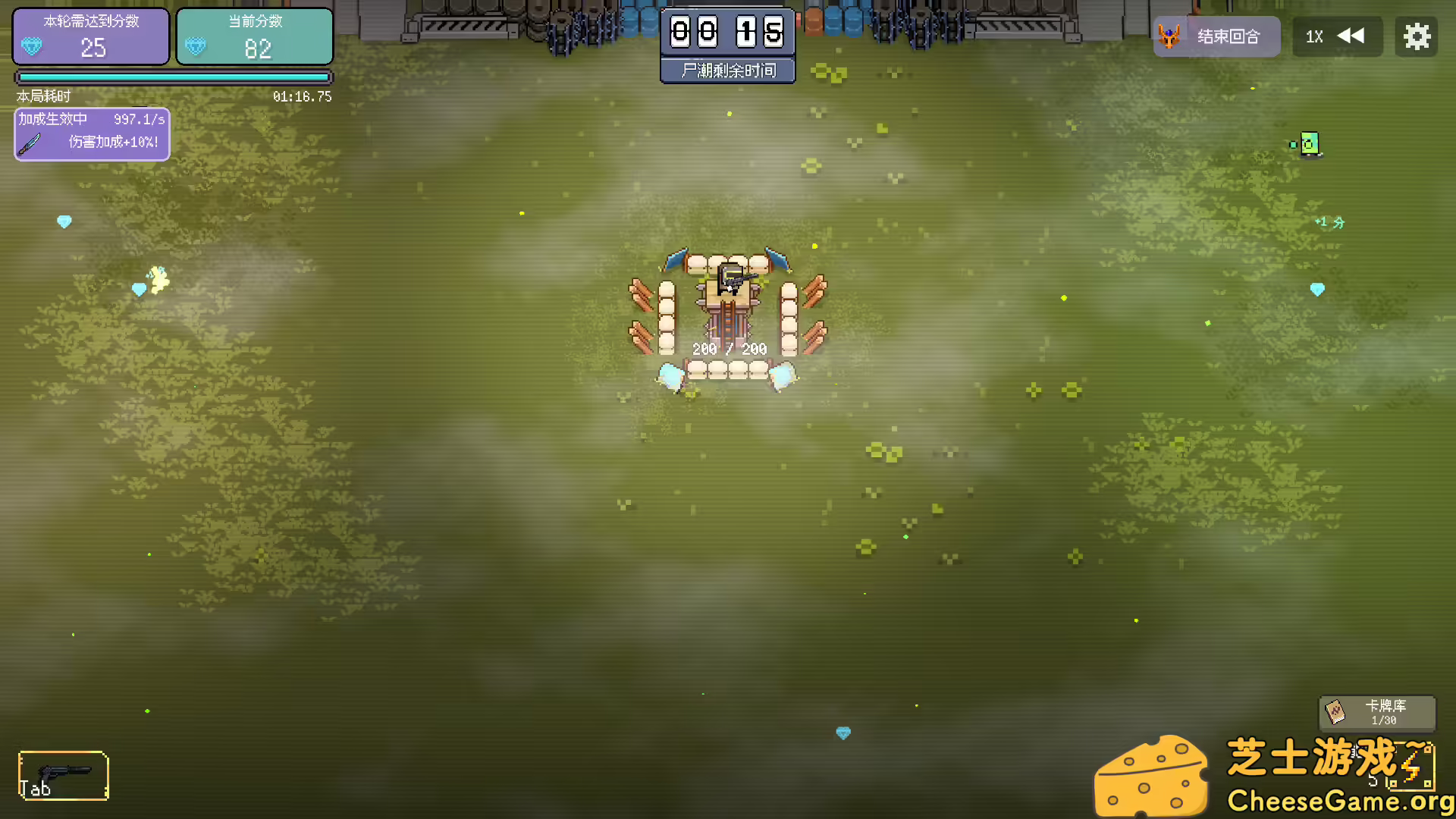The image size is (1456, 819).
Task: Select the pistol in the Tab weapon slot
Action: tap(64, 773)
